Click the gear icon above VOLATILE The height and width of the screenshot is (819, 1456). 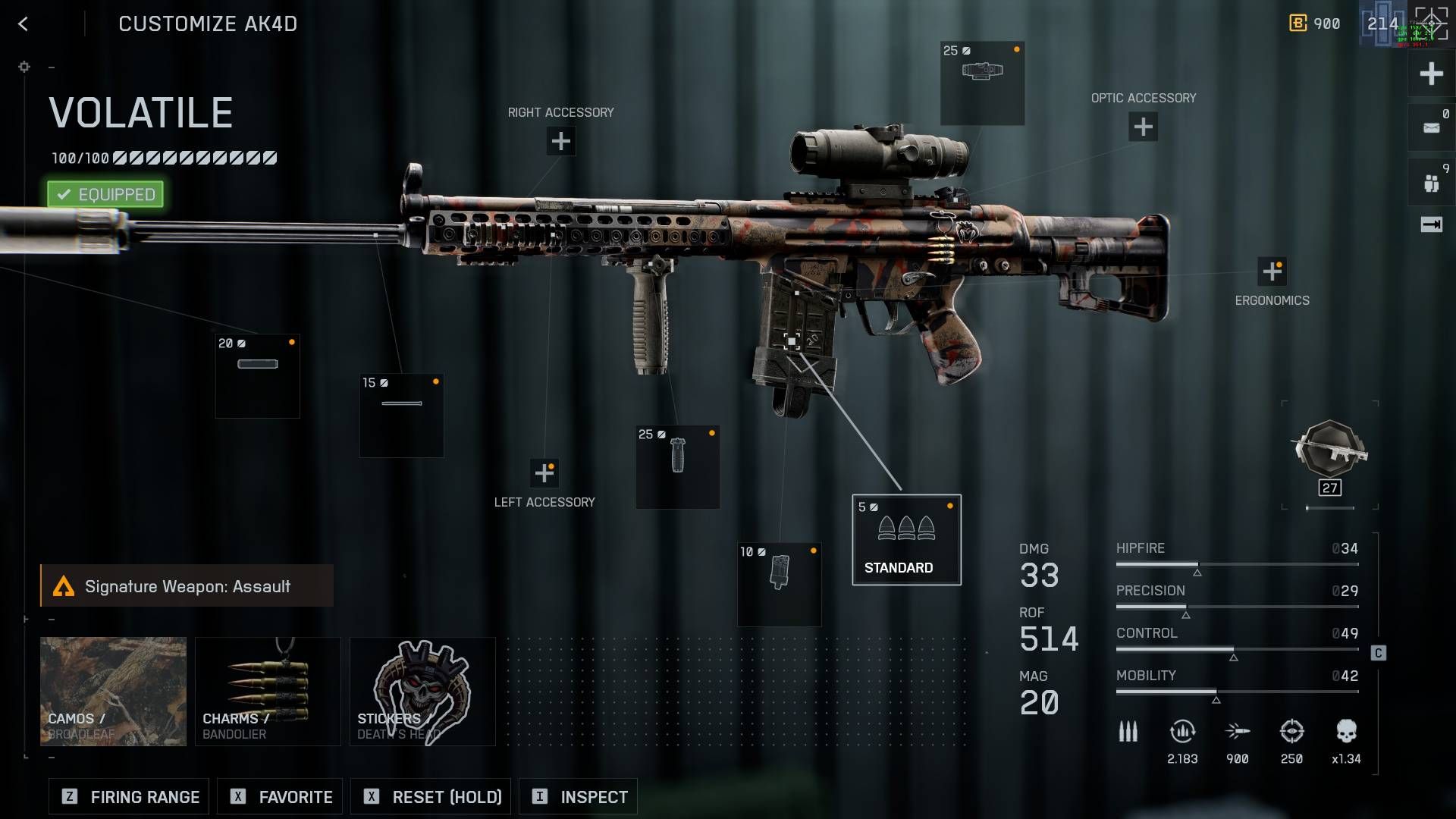click(24, 67)
